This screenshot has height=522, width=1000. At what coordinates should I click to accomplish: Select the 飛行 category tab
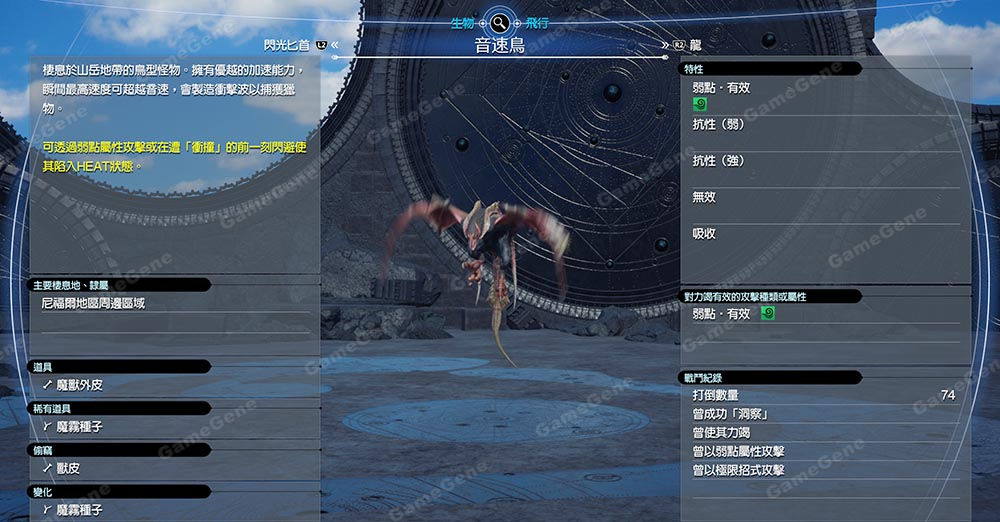(x=536, y=22)
